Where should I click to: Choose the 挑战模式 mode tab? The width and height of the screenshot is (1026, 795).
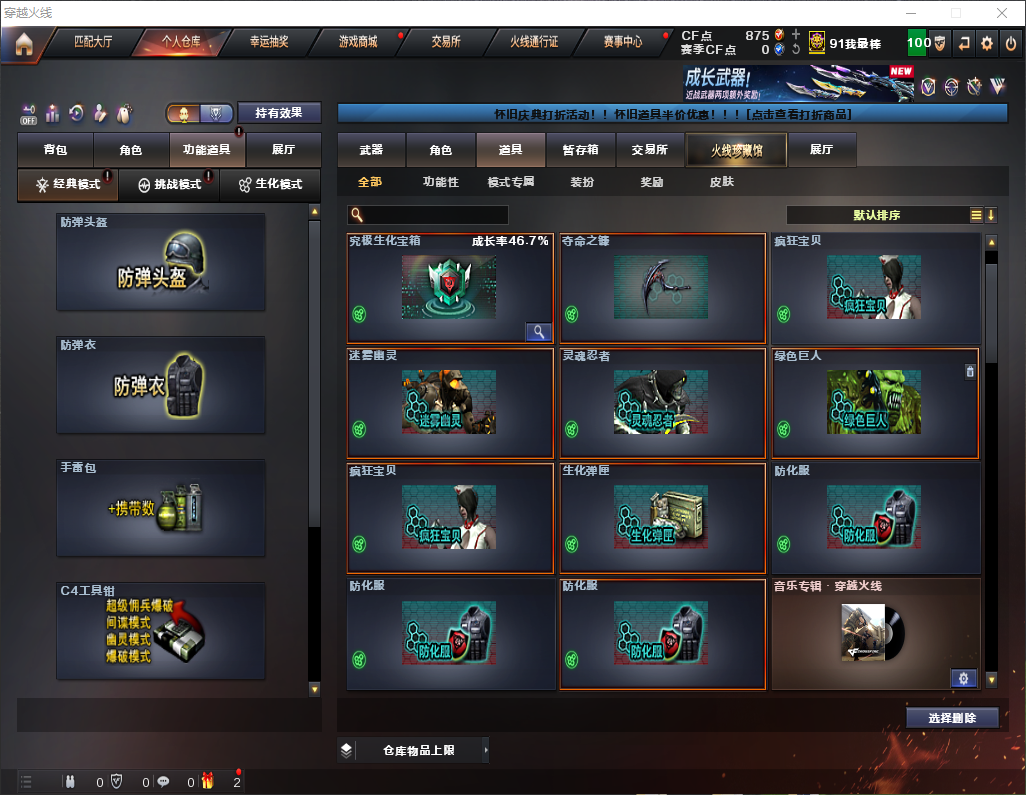170,185
